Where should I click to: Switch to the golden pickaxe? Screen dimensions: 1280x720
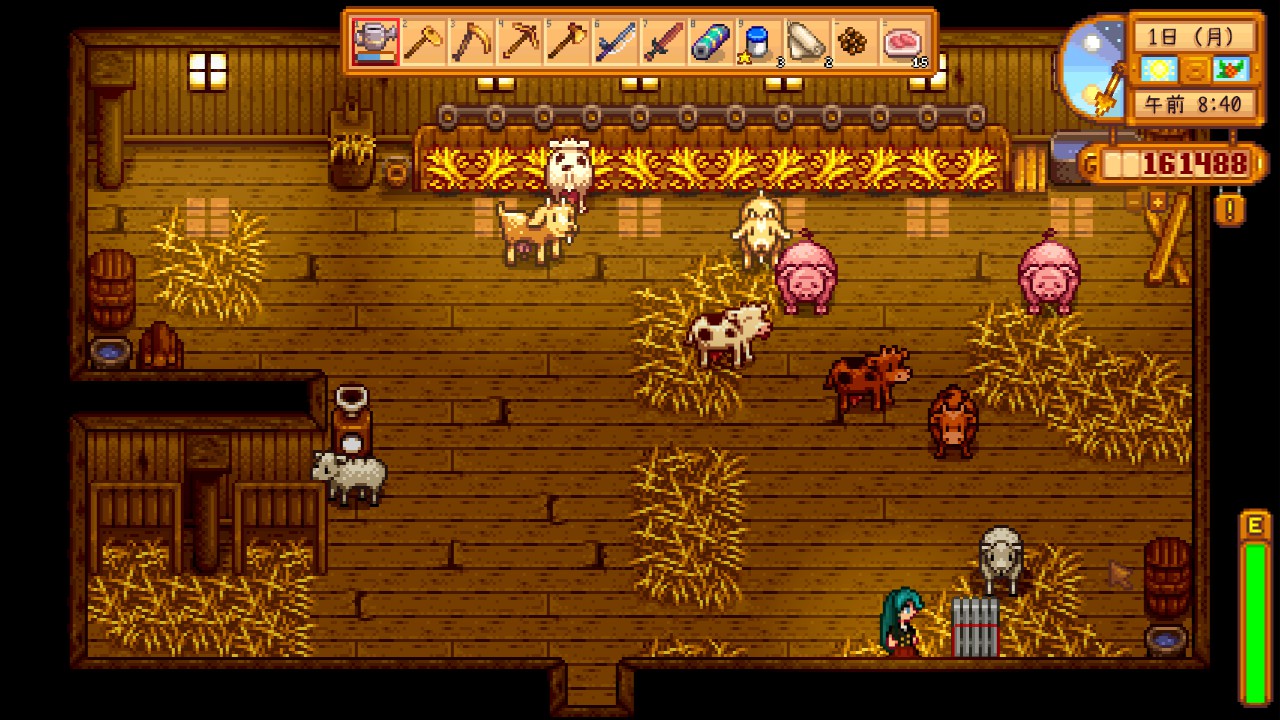point(520,42)
